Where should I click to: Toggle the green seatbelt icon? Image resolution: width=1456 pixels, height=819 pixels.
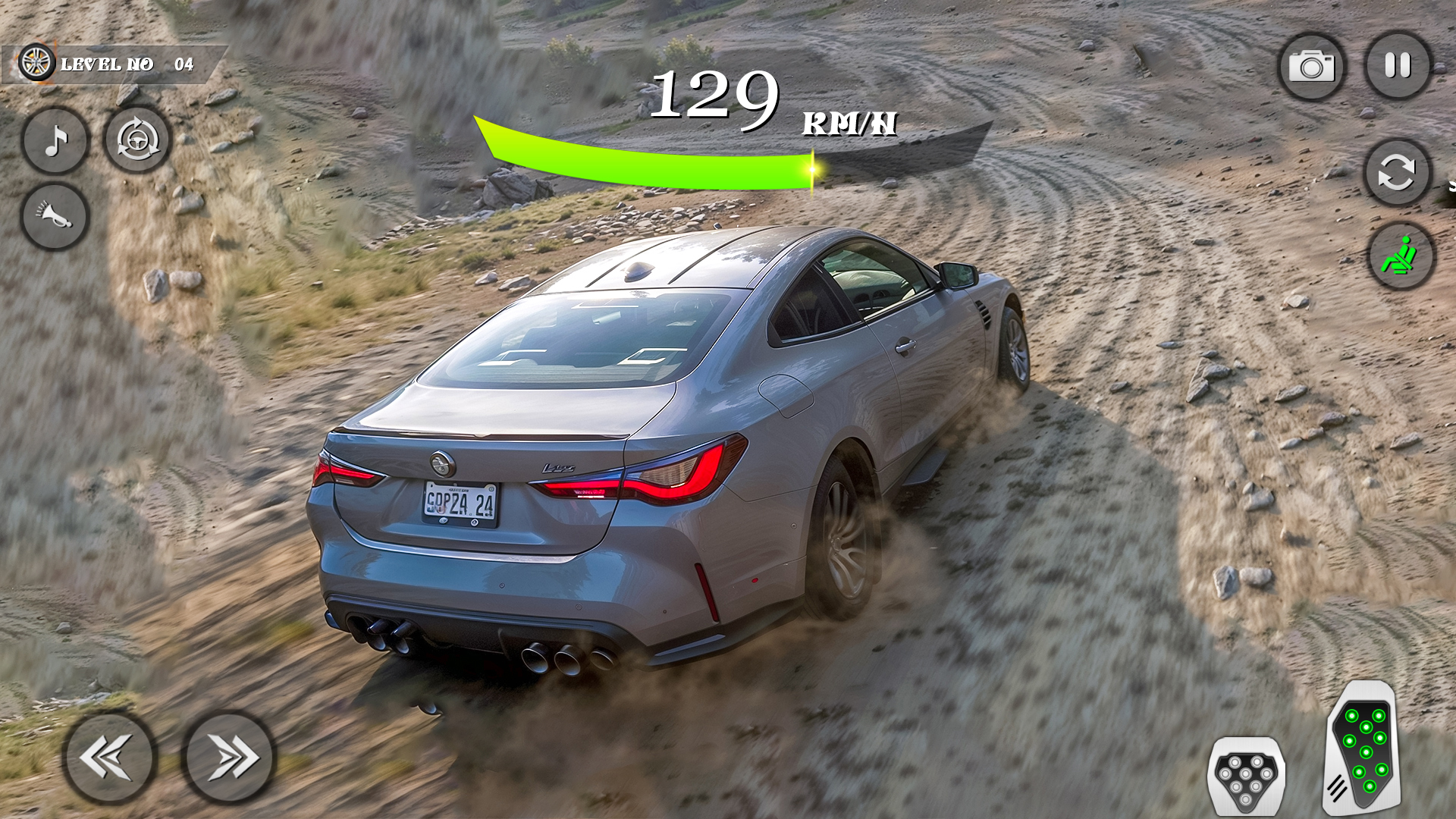pyautogui.click(x=1401, y=256)
